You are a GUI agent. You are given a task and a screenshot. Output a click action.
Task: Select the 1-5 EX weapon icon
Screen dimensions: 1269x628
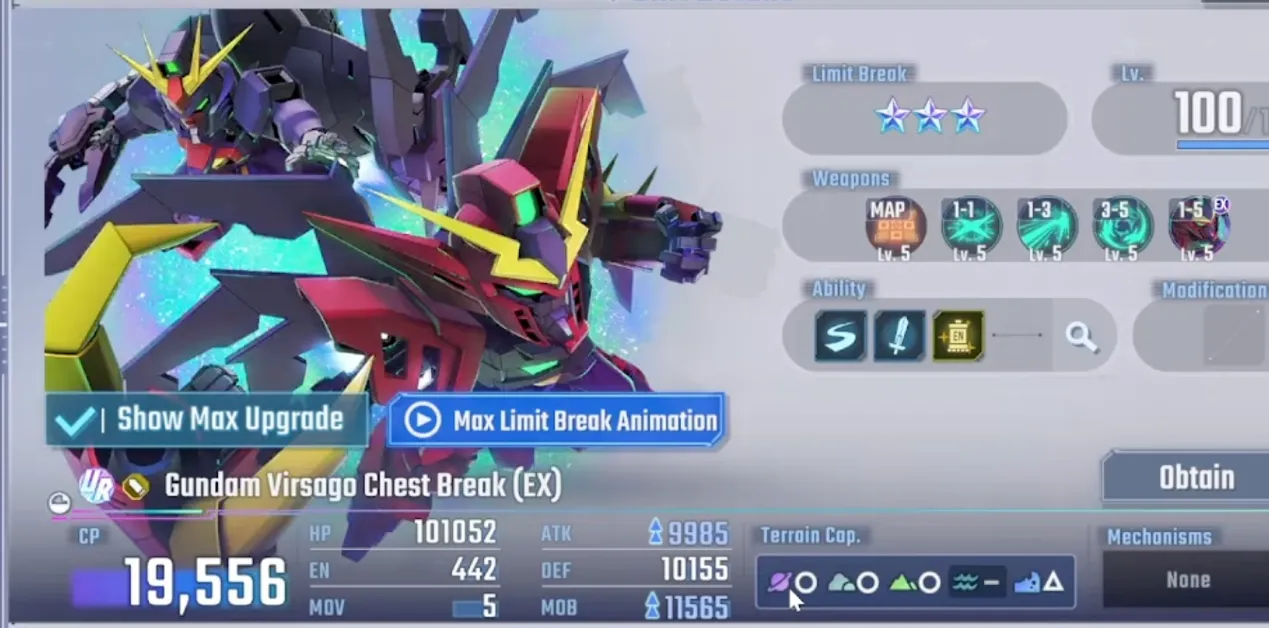tap(1198, 226)
